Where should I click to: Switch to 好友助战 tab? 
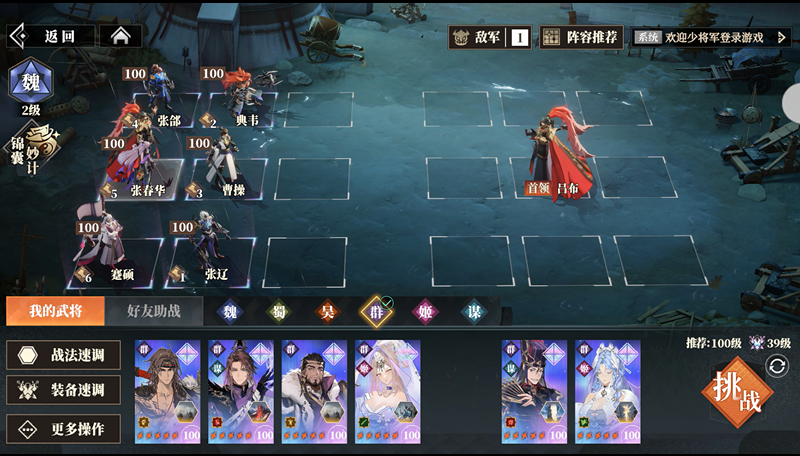tap(153, 311)
